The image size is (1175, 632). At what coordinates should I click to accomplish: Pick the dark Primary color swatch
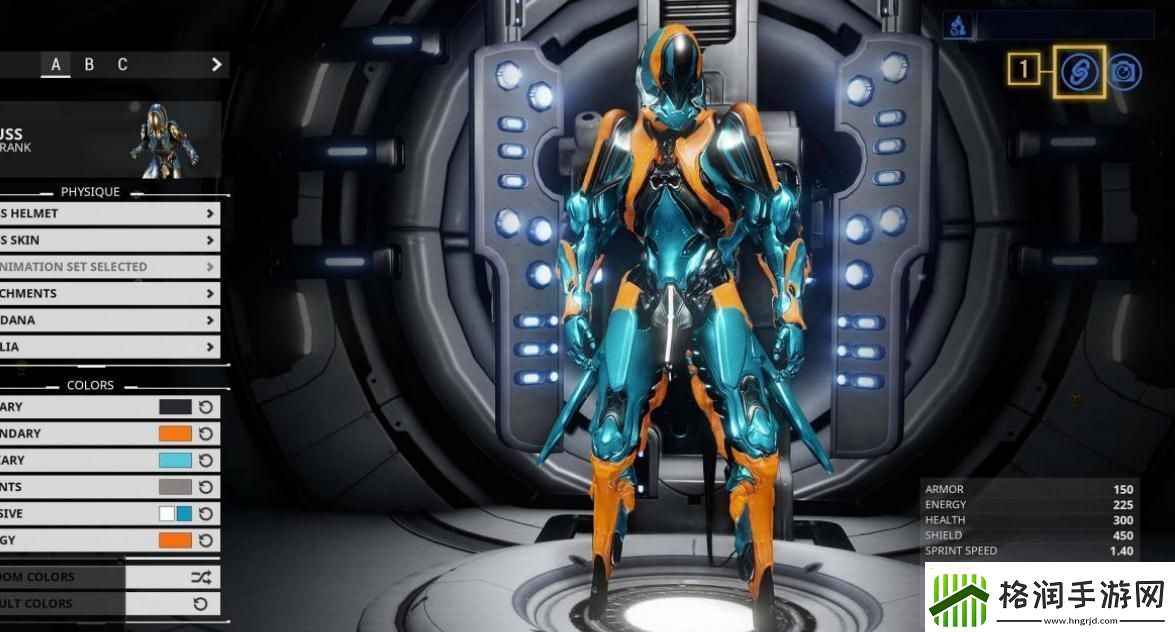175,407
